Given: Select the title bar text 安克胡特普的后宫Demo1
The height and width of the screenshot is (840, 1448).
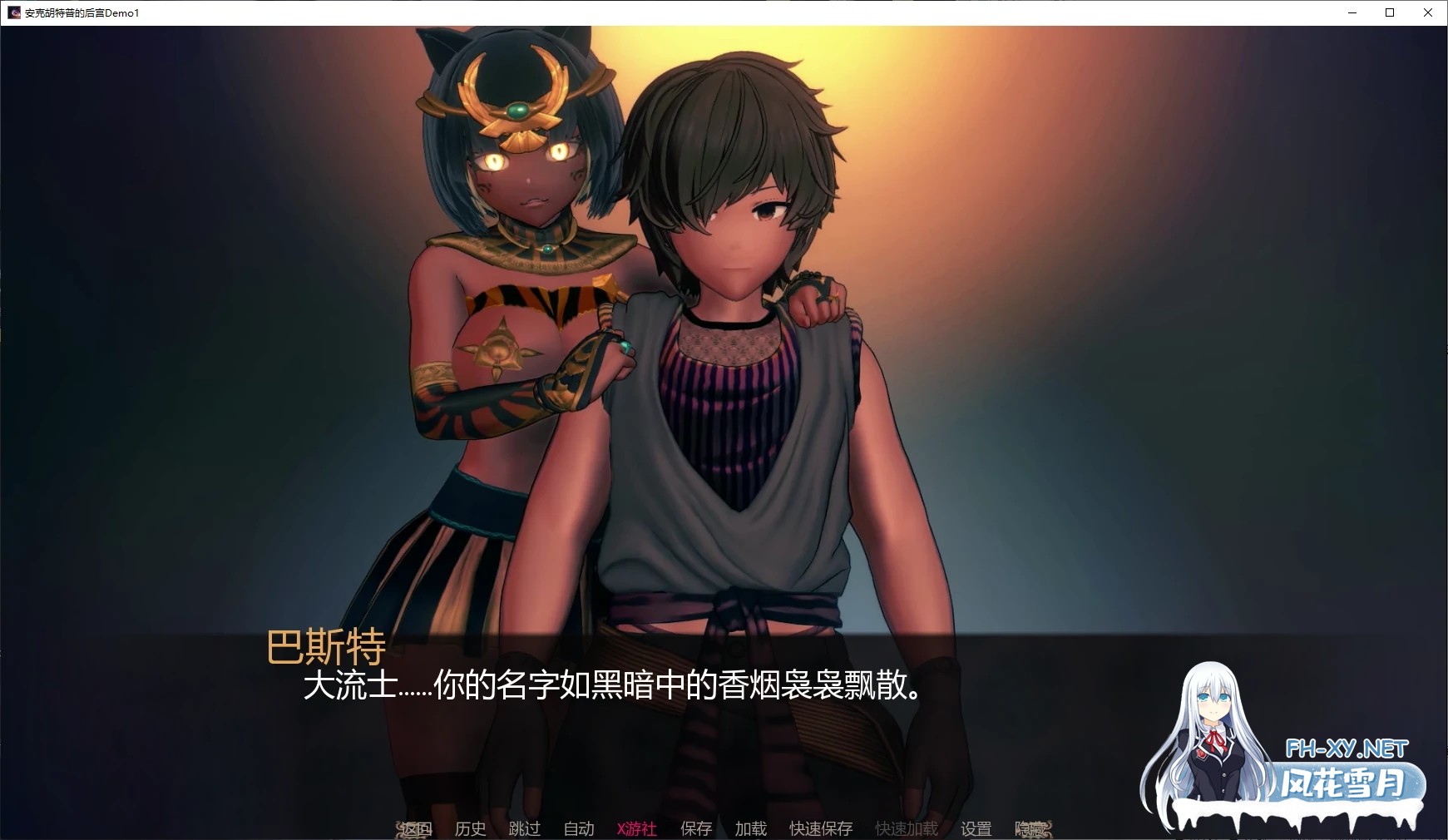Looking at the screenshot, I should (x=80, y=12).
